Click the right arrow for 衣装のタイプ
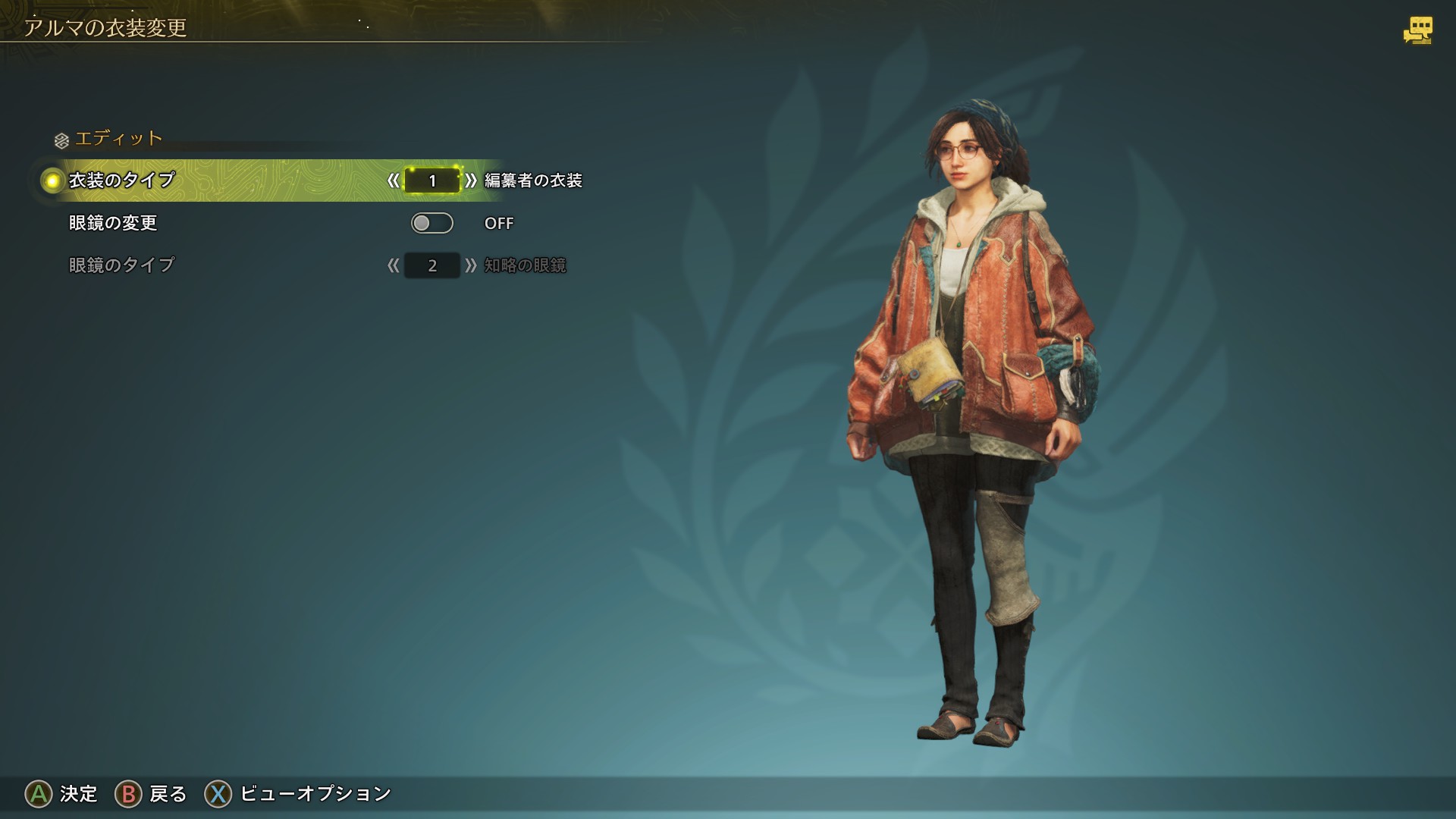 (471, 180)
